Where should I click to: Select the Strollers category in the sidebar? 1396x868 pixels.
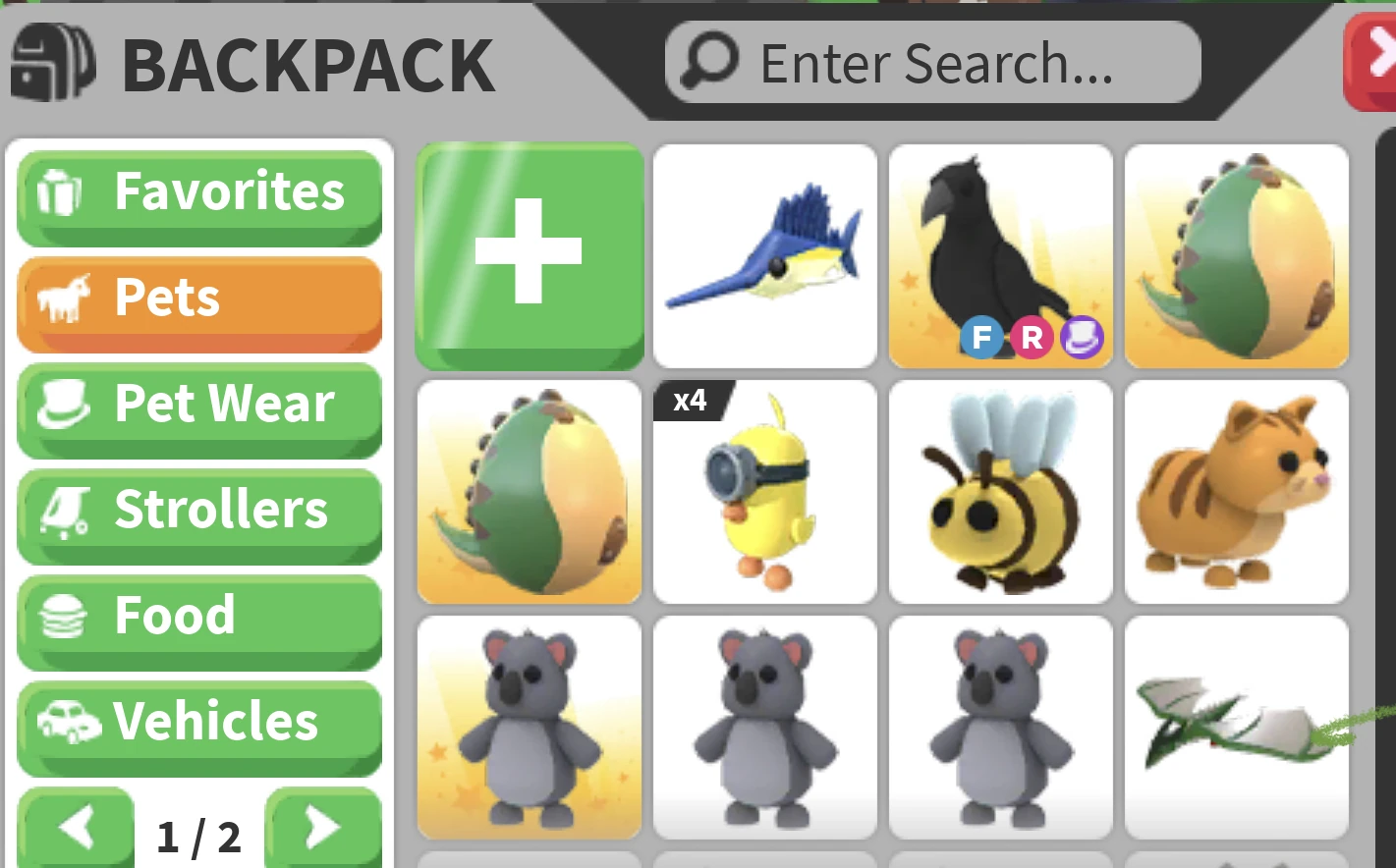[x=198, y=511]
